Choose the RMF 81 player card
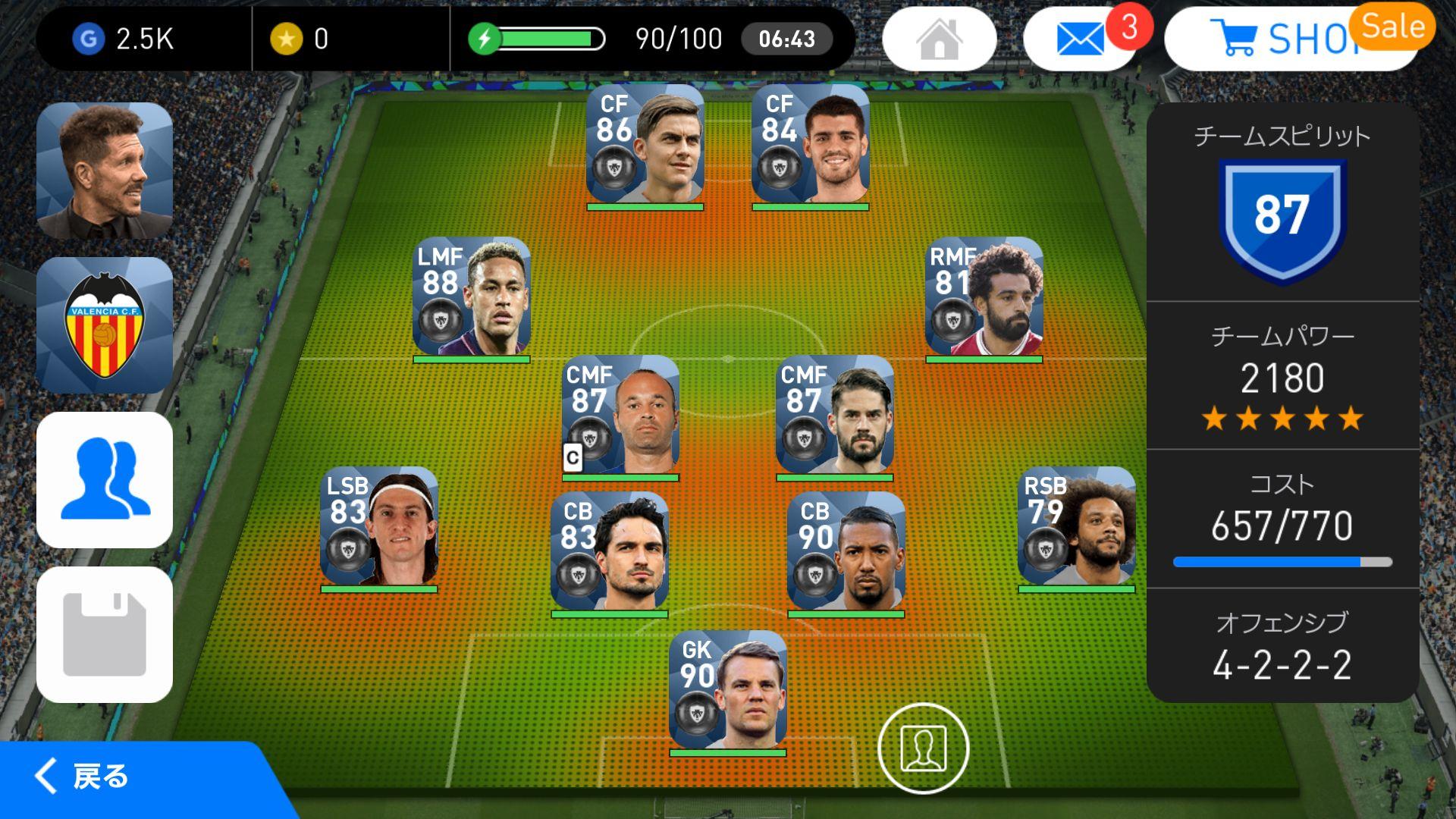 click(x=984, y=297)
